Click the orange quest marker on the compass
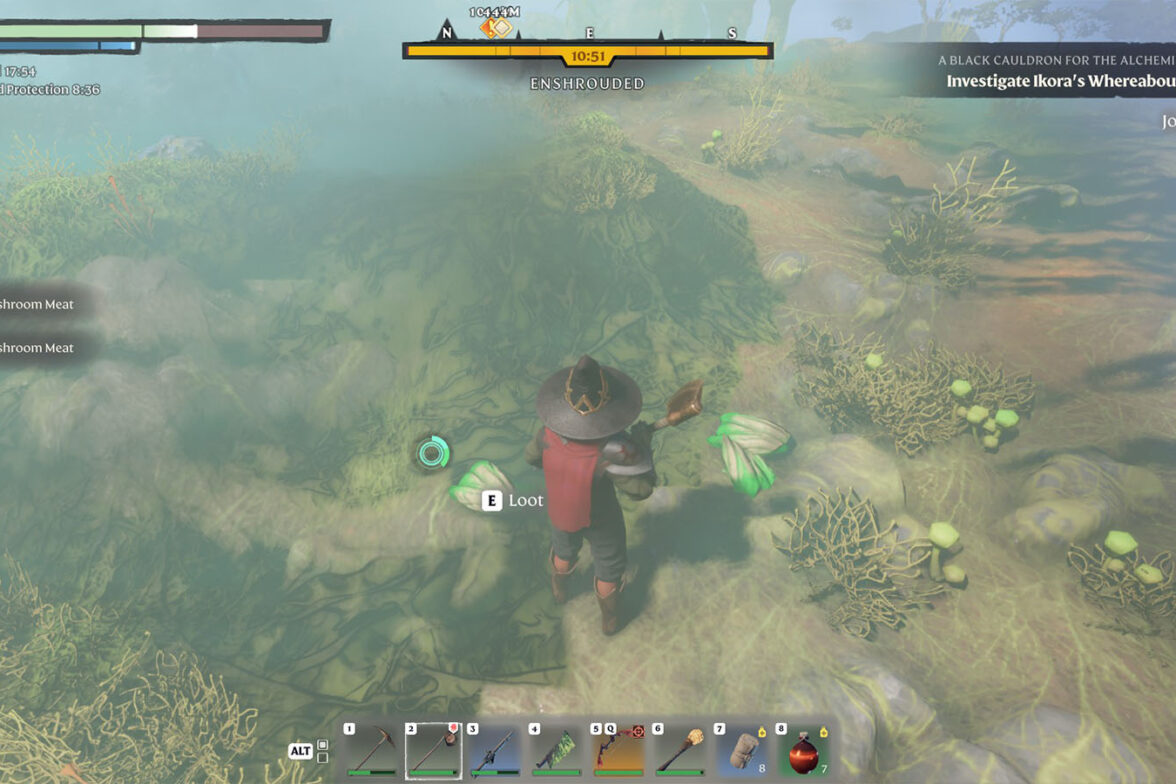This screenshot has width=1176, height=784. (x=495, y=27)
